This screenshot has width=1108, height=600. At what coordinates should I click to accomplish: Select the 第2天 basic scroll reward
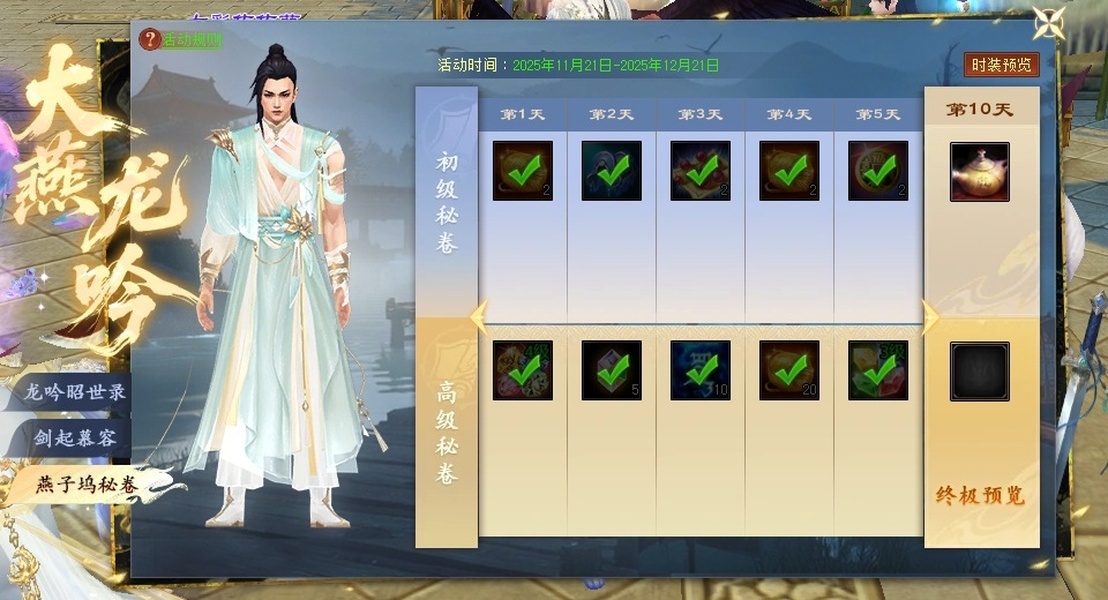pos(611,171)
